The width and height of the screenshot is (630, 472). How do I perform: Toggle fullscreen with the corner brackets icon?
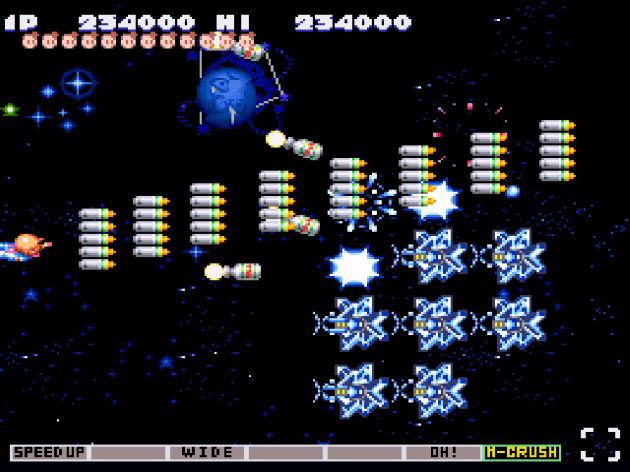coord(600,445)
